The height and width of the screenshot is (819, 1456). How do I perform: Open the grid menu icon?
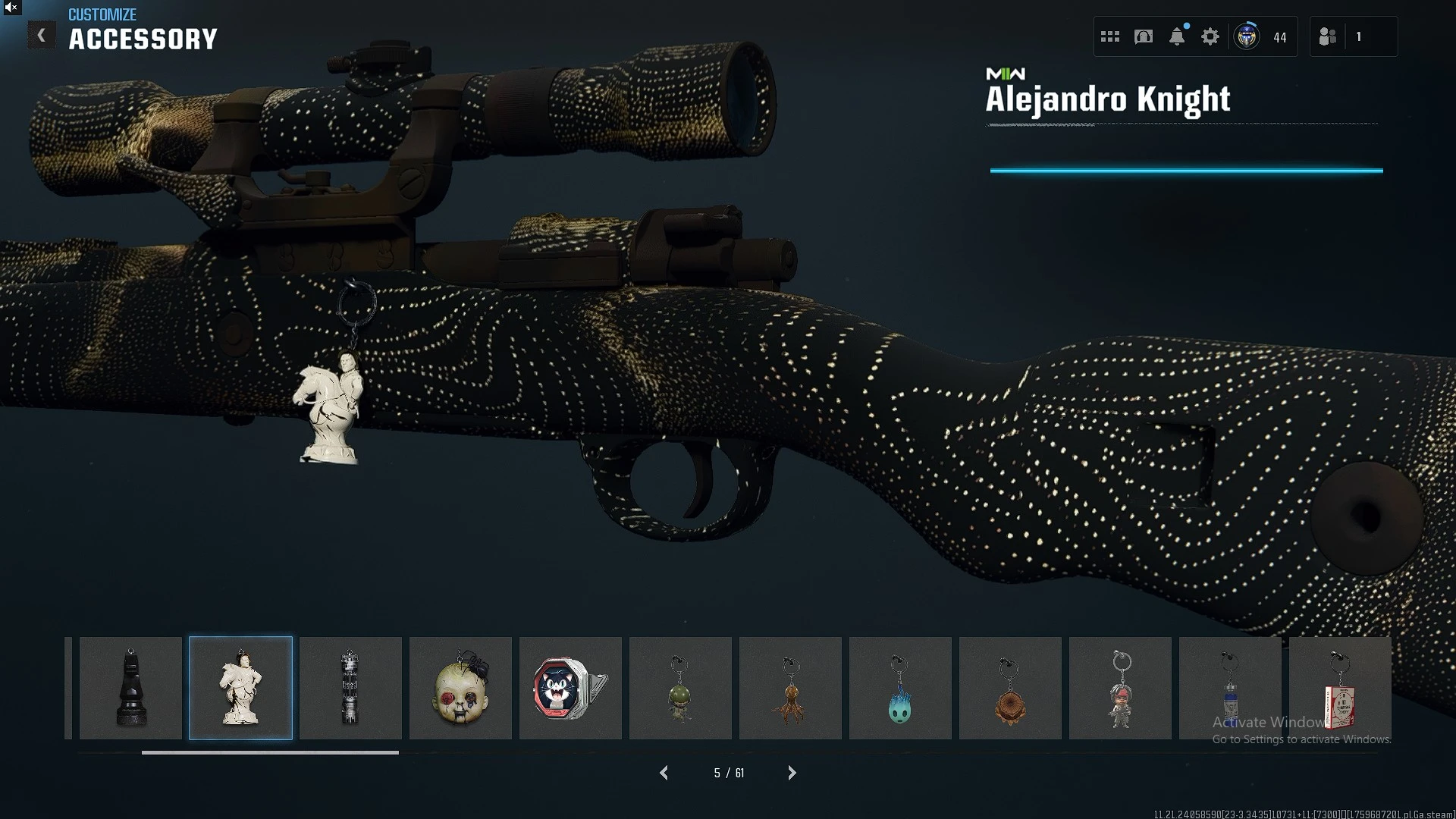pos(1110,36)
